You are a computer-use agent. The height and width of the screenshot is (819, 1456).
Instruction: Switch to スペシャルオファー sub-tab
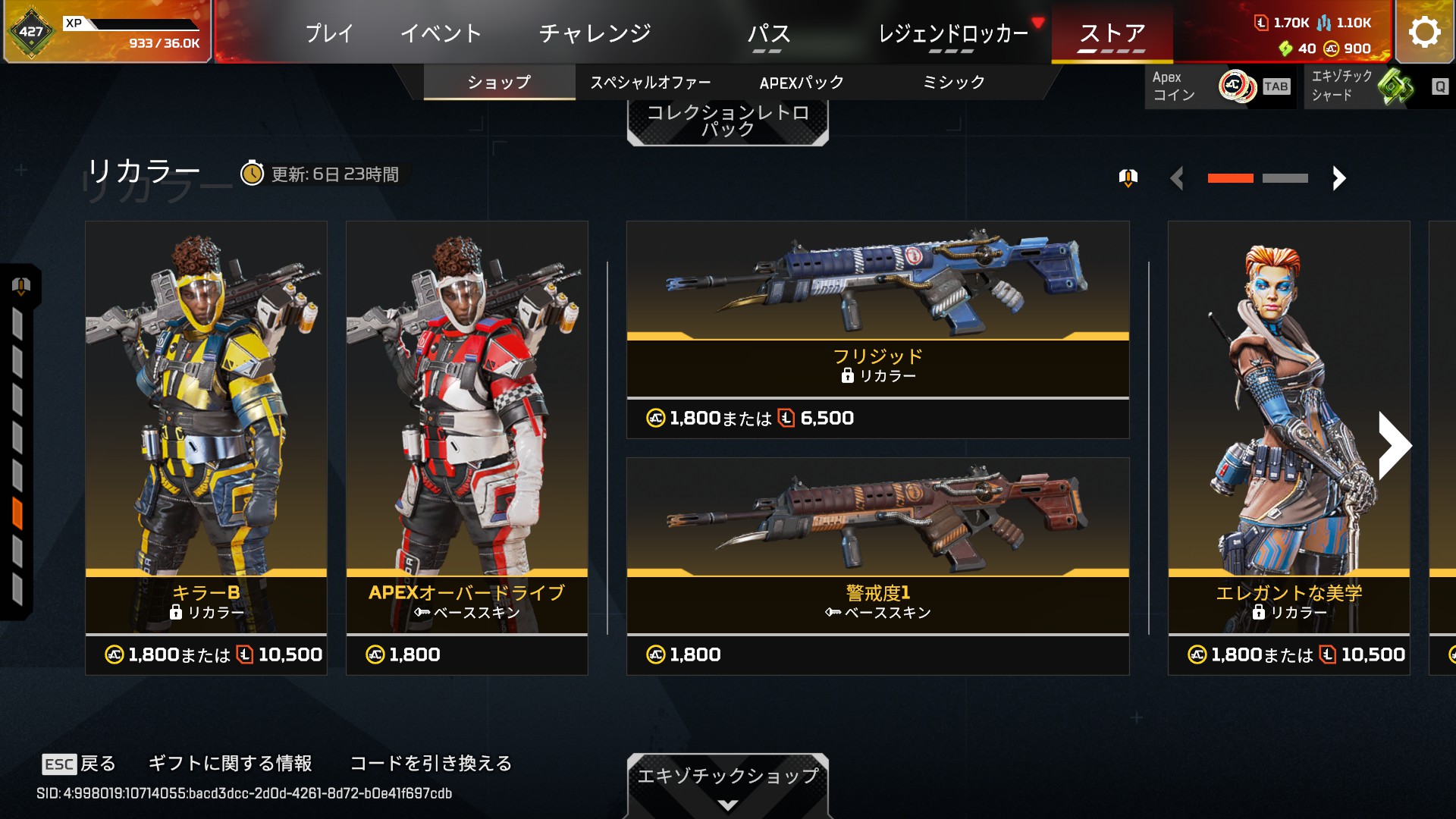click(650, 82)
